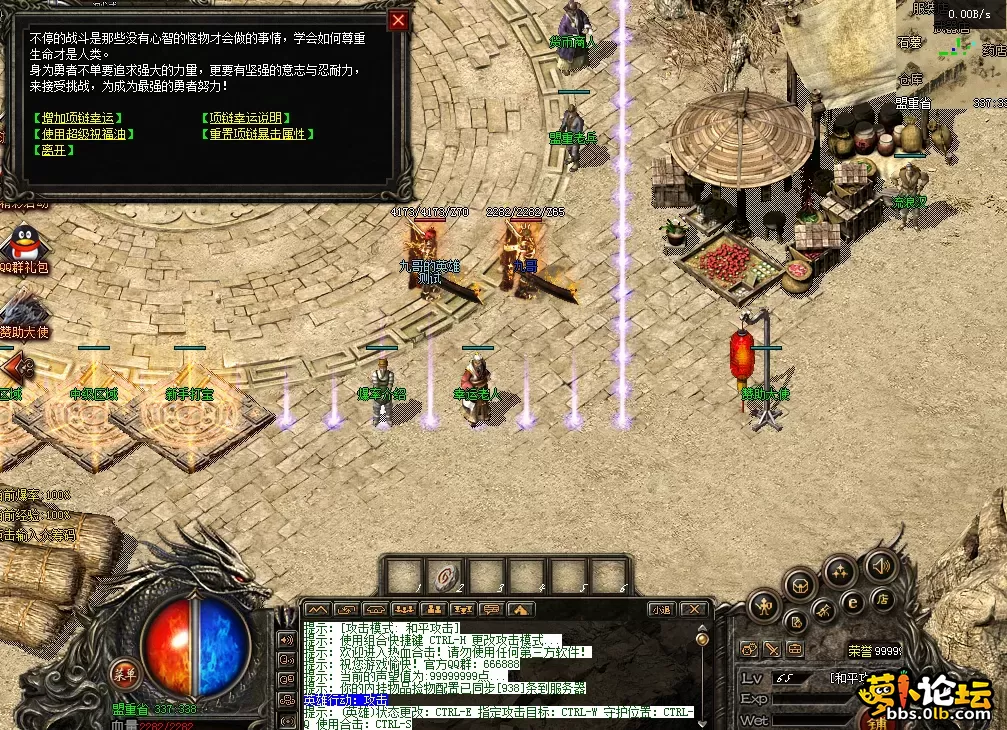
Task: Open the character figure round button
Action: click(765, 606)
